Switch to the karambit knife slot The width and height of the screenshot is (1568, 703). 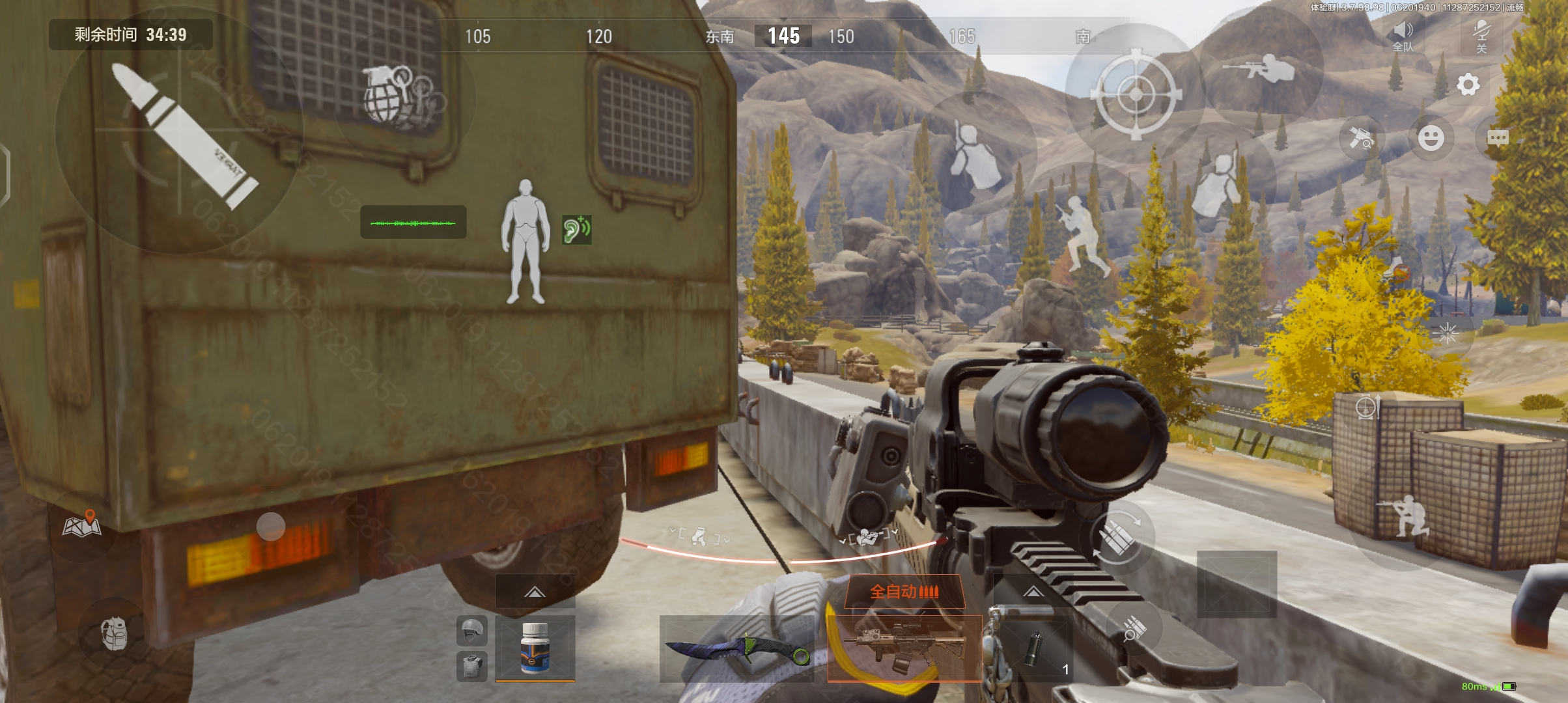pyautogui.click(x=736, y=648)
